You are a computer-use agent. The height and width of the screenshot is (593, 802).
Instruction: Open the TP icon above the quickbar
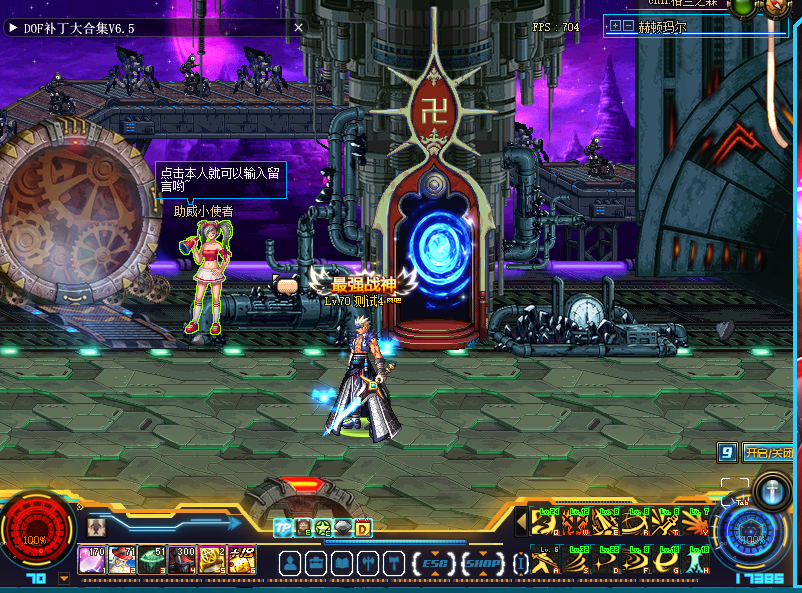point(282,527)
